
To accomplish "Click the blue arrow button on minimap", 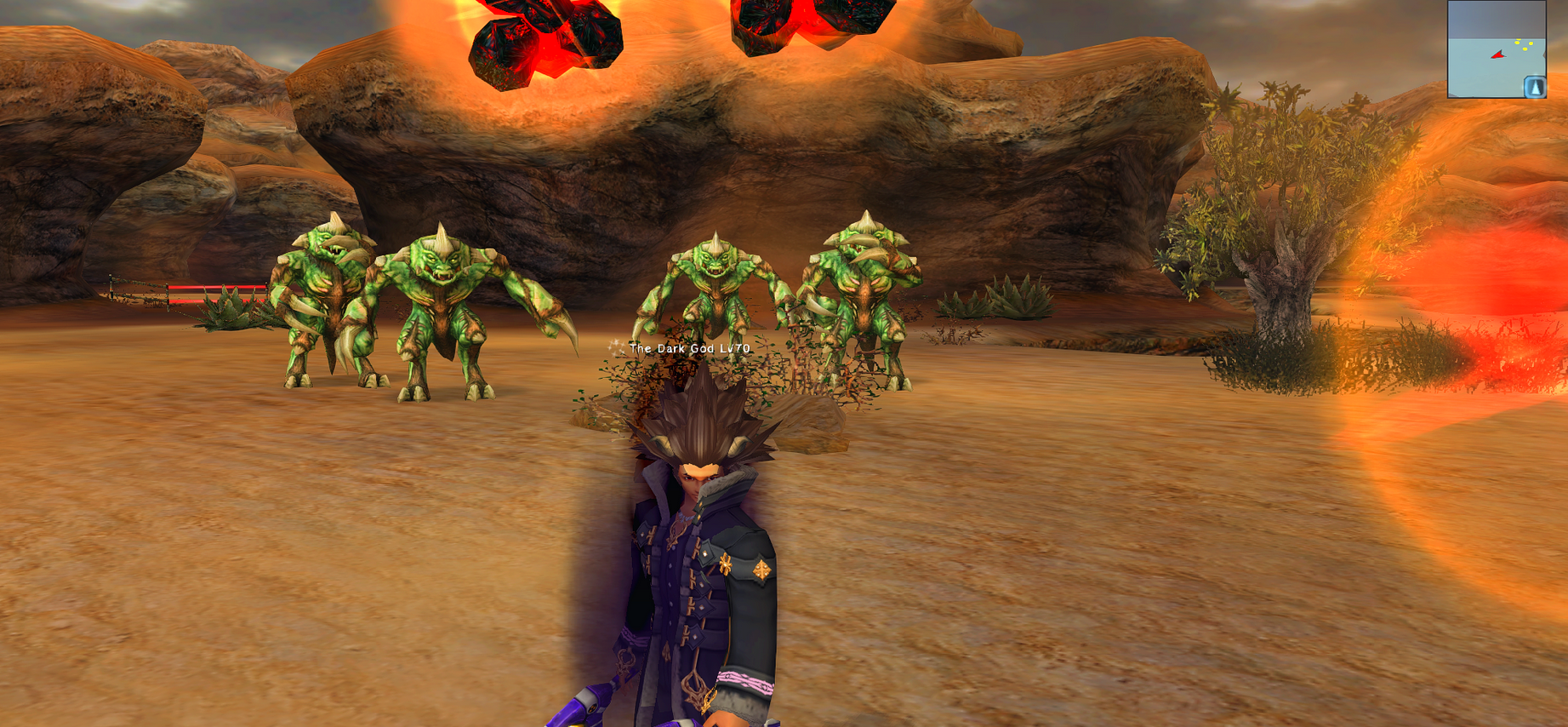I will [1534, 87].
